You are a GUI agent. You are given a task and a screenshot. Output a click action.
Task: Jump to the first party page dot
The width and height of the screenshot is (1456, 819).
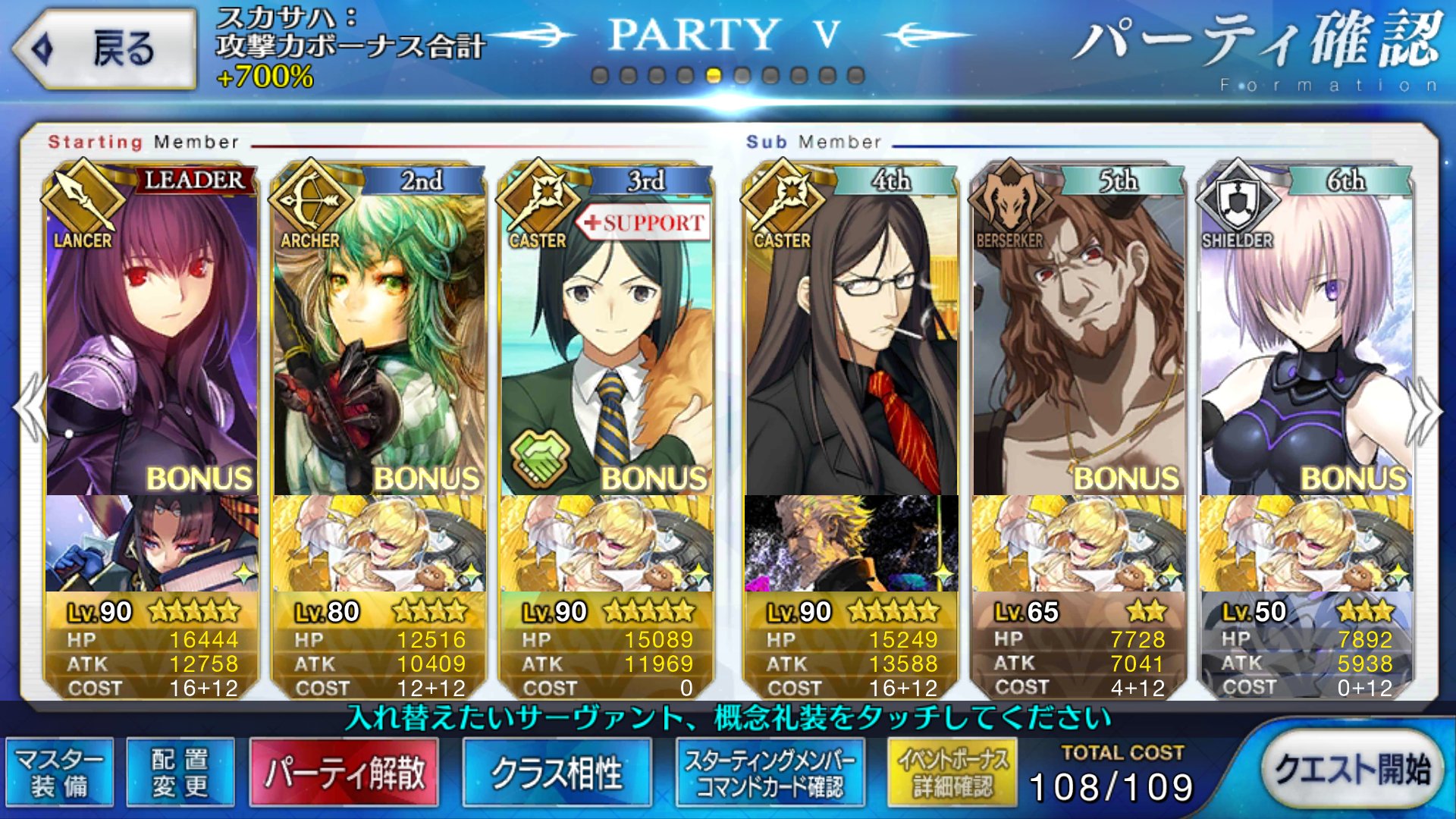600,76
